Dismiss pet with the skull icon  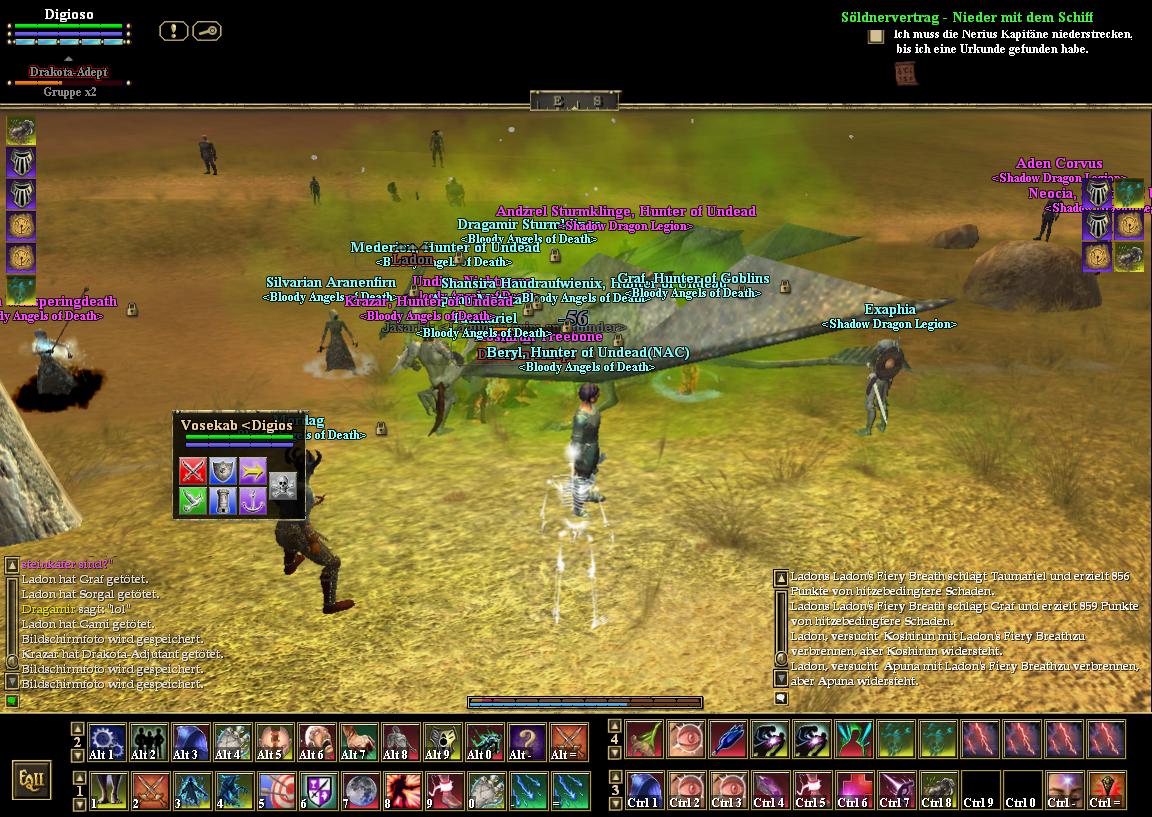click(283, 485)
